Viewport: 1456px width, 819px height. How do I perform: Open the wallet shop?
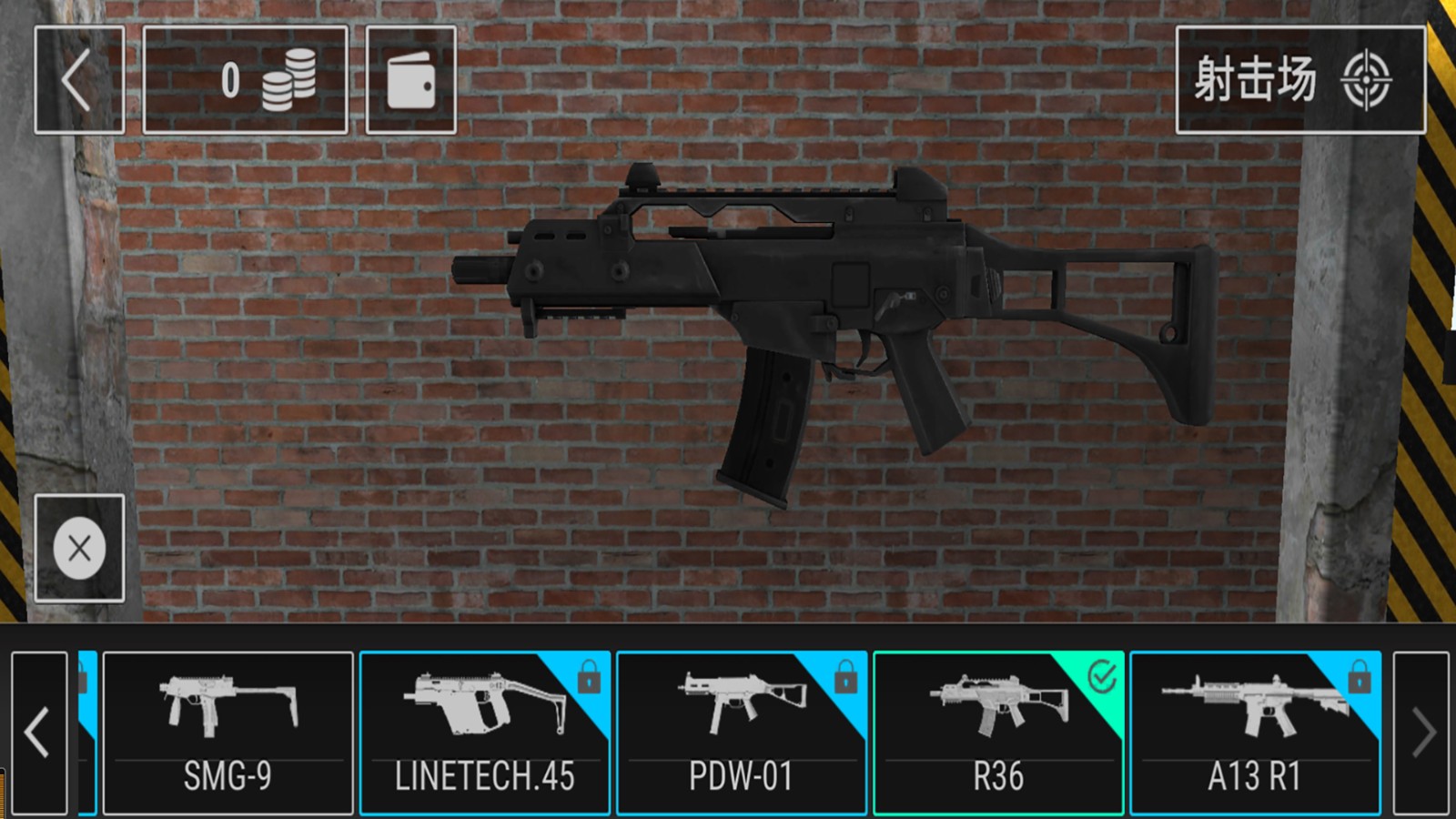coord(410,80)
